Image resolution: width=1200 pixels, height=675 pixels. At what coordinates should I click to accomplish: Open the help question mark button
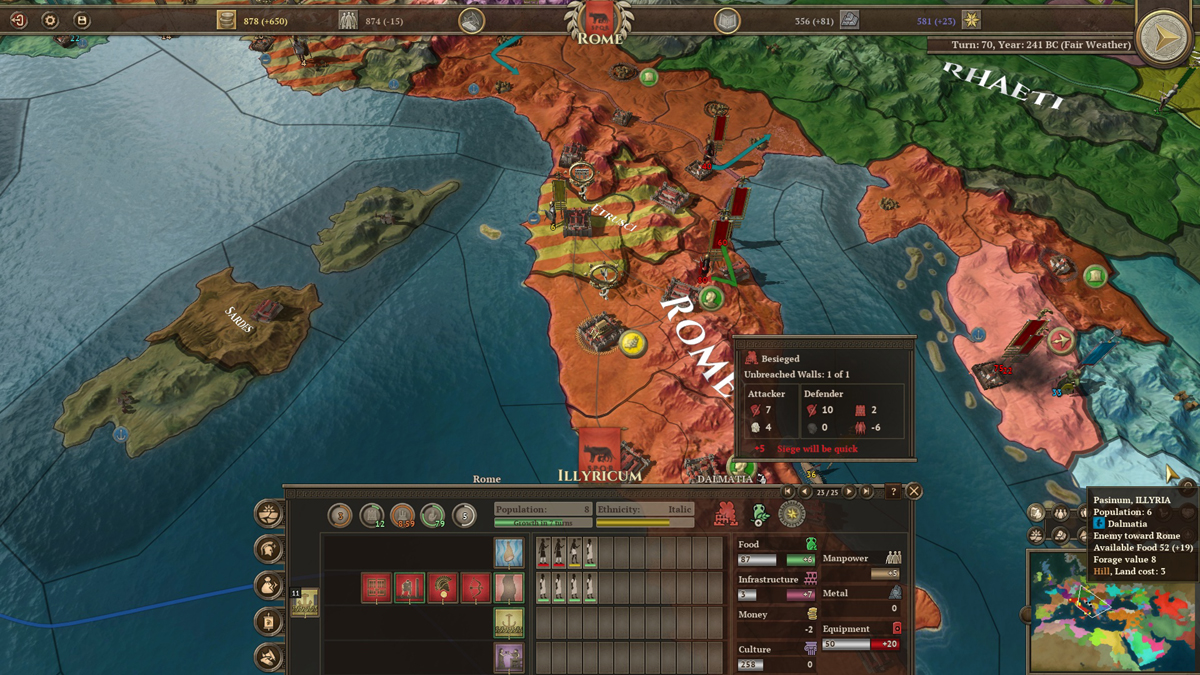coord(893,491)
